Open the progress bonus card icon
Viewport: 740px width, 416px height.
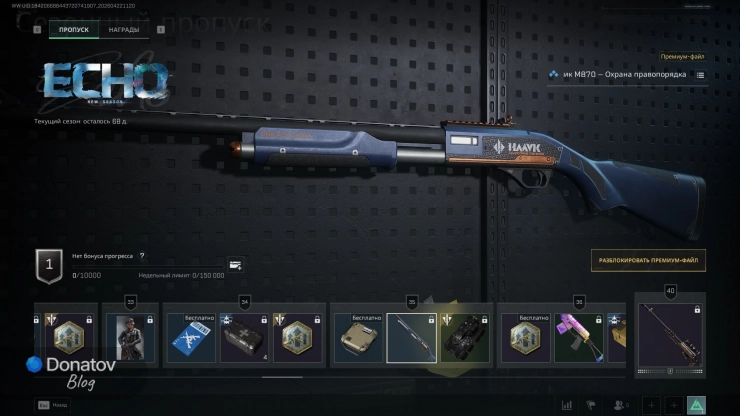pos(235,266)
